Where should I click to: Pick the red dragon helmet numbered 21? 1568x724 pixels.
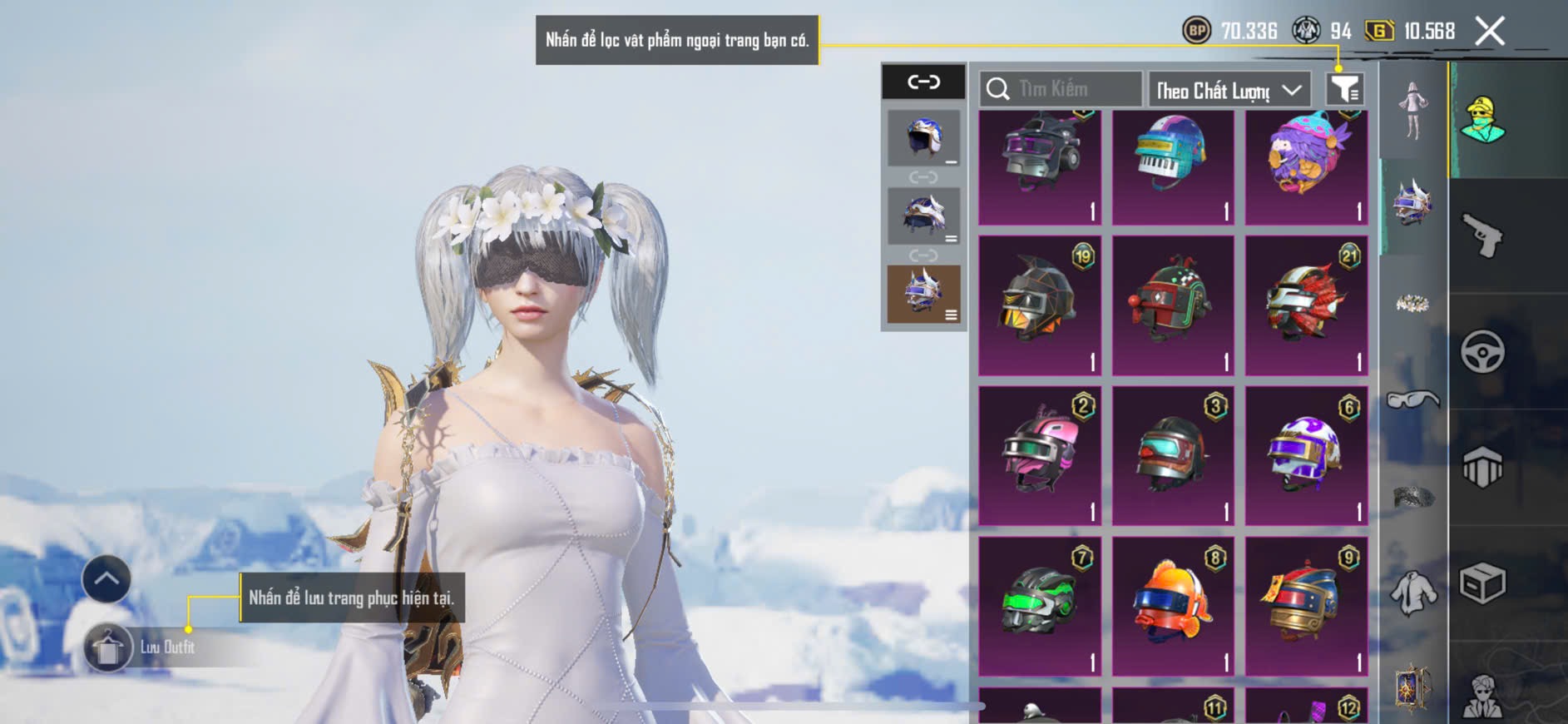click(x=1306, y=305)
